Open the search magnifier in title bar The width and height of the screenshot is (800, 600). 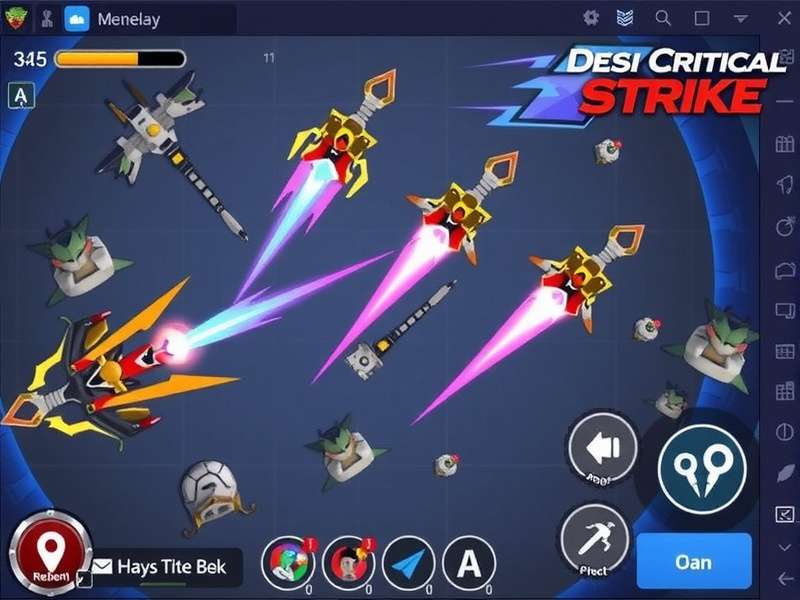[663, 18]
